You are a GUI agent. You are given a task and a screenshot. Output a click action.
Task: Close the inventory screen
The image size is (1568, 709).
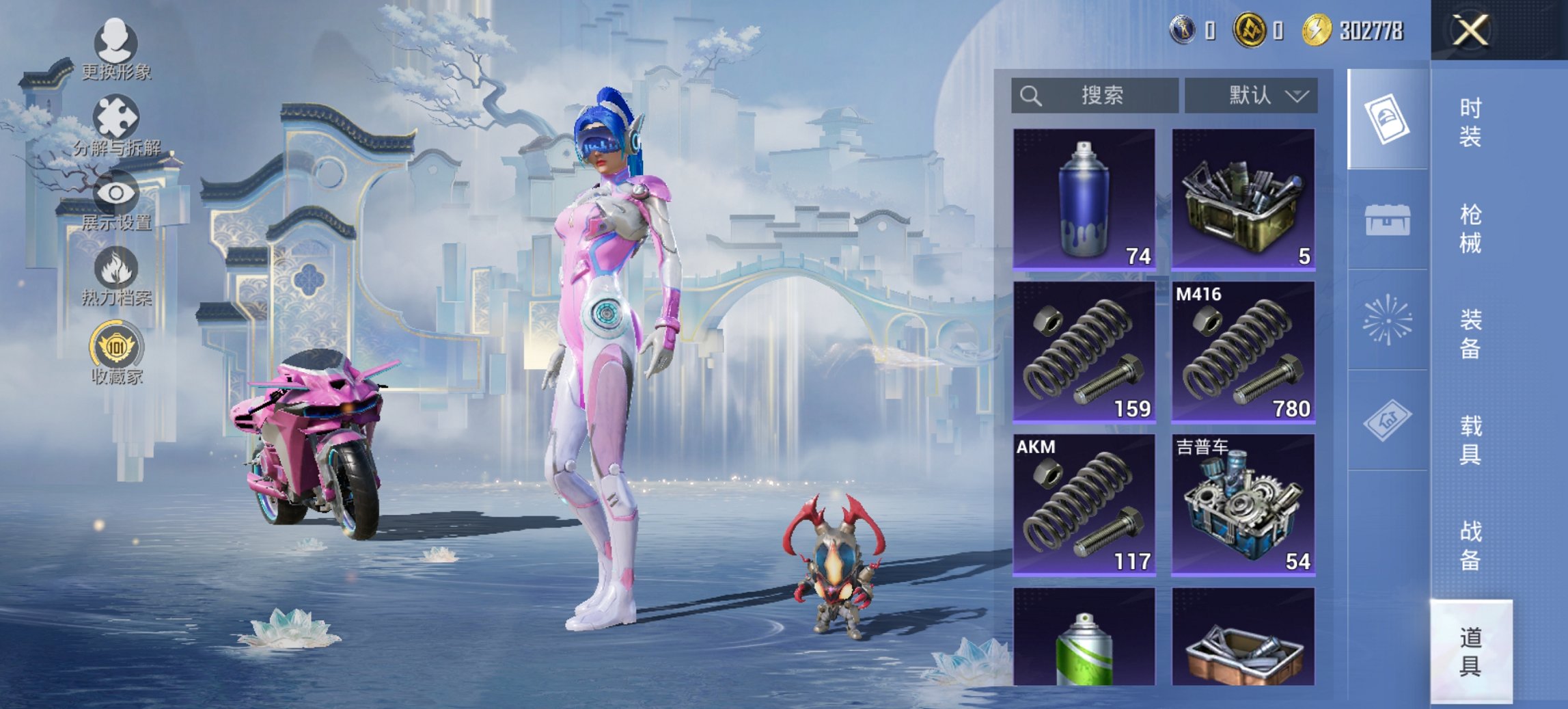point(1470,31)
